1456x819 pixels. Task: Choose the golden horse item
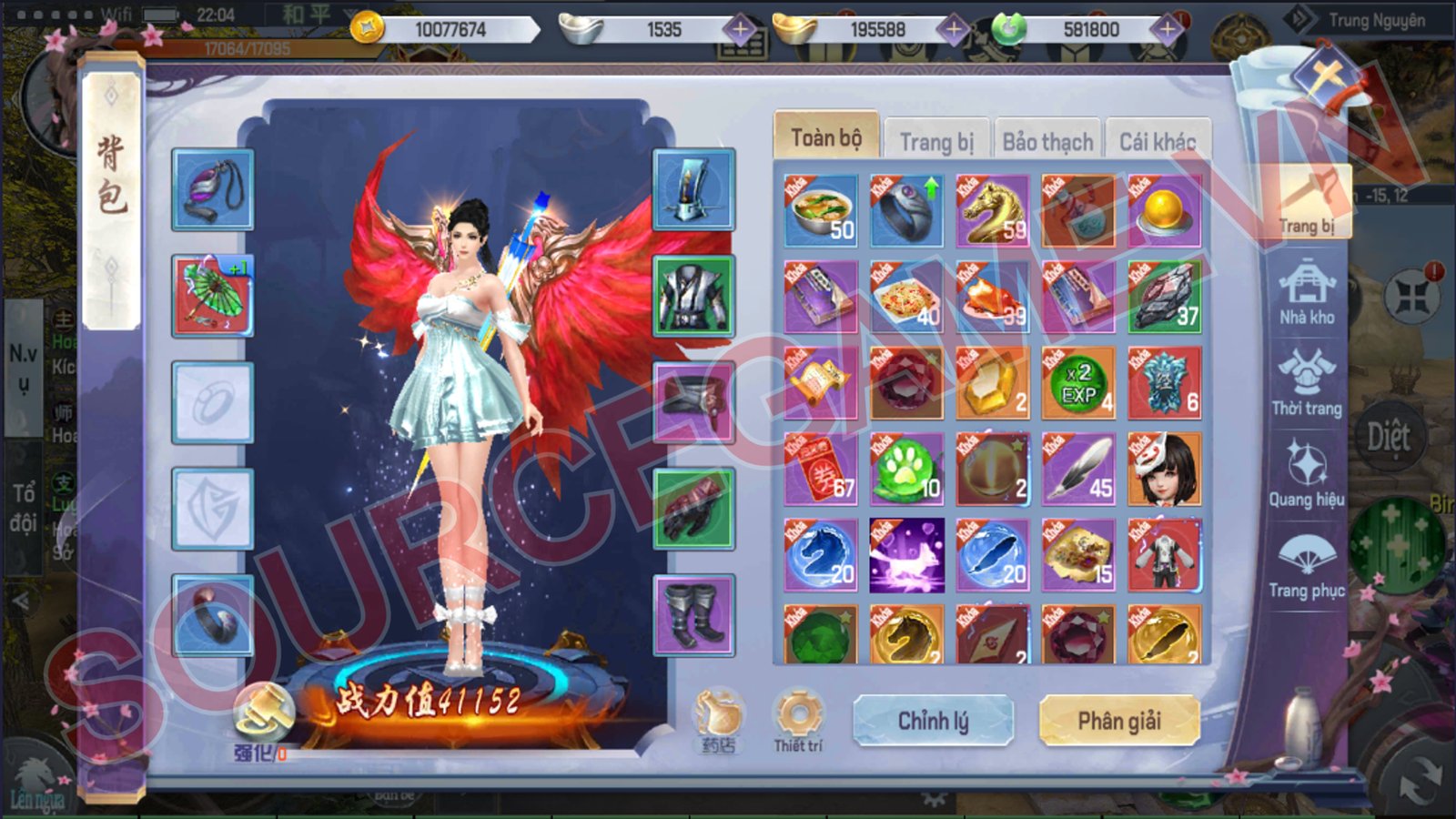click(993, 211)
